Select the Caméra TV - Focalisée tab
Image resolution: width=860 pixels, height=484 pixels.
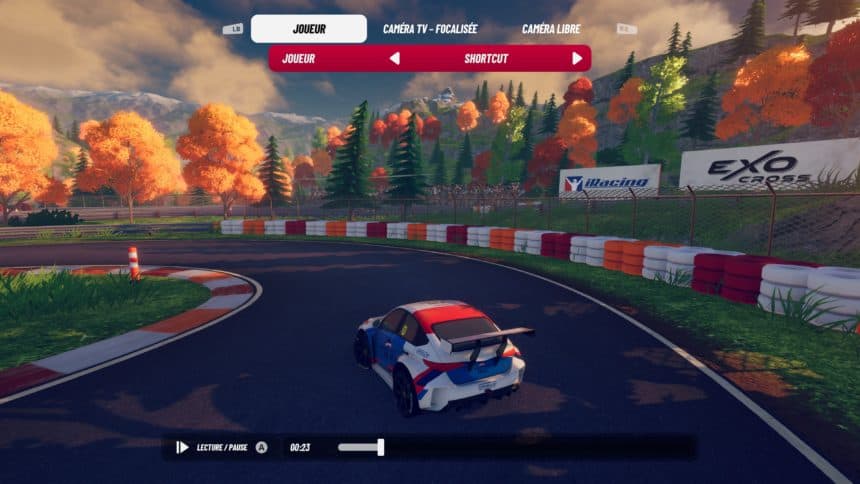[x=429, y=29]
